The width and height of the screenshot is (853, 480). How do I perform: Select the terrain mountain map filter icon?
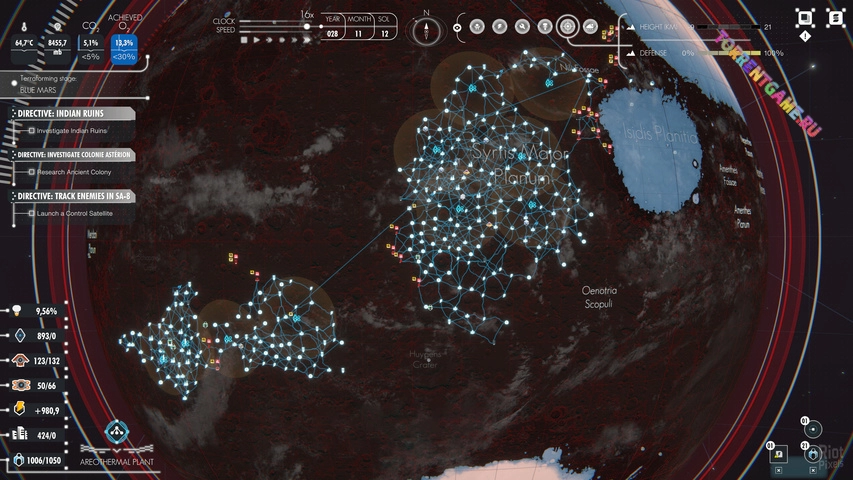coord(590,27)
